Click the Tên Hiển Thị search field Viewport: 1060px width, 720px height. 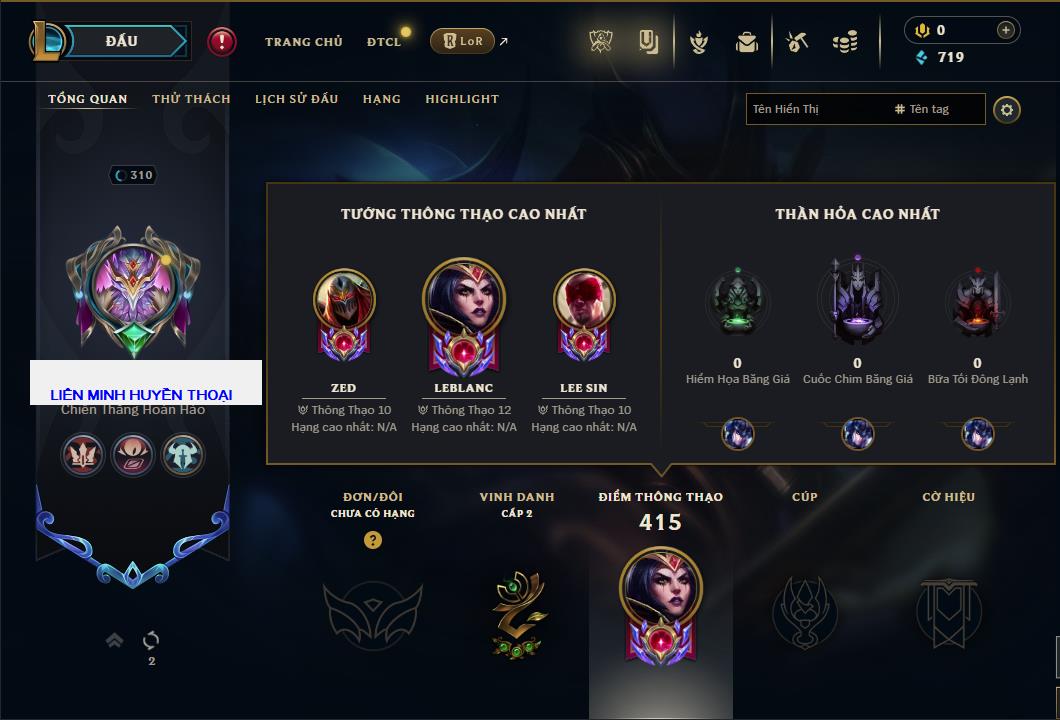[x=815, y=109]
